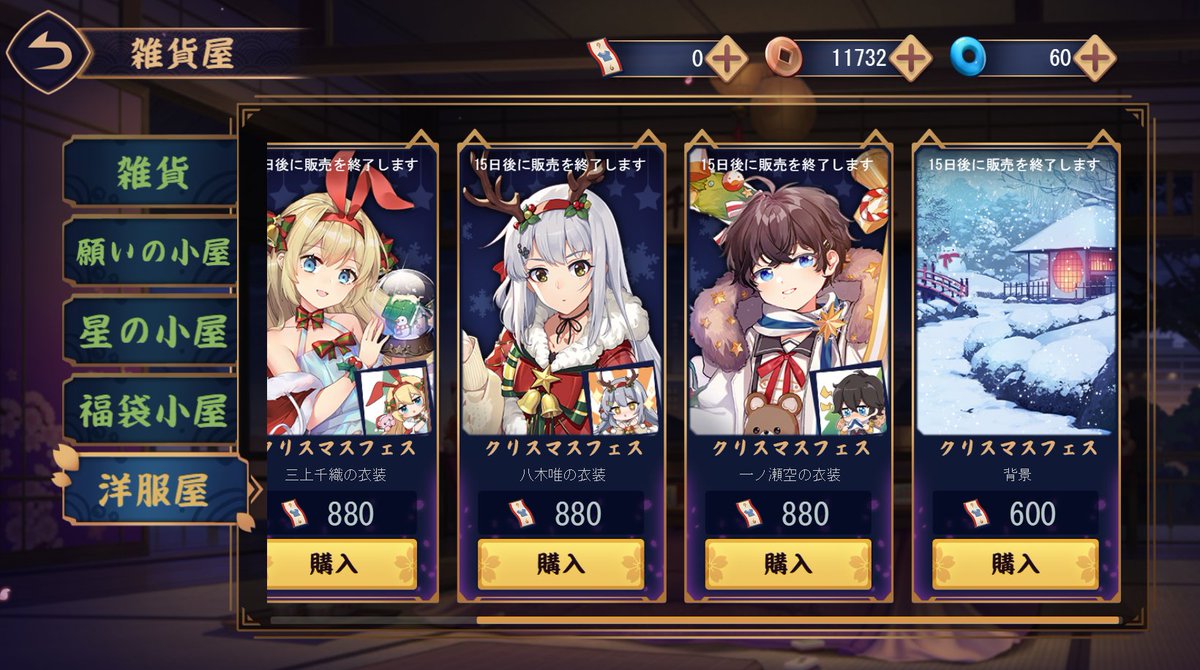Buy the 八木唯 costume
Screen dimensions: 1200x670
coord(561,564)
